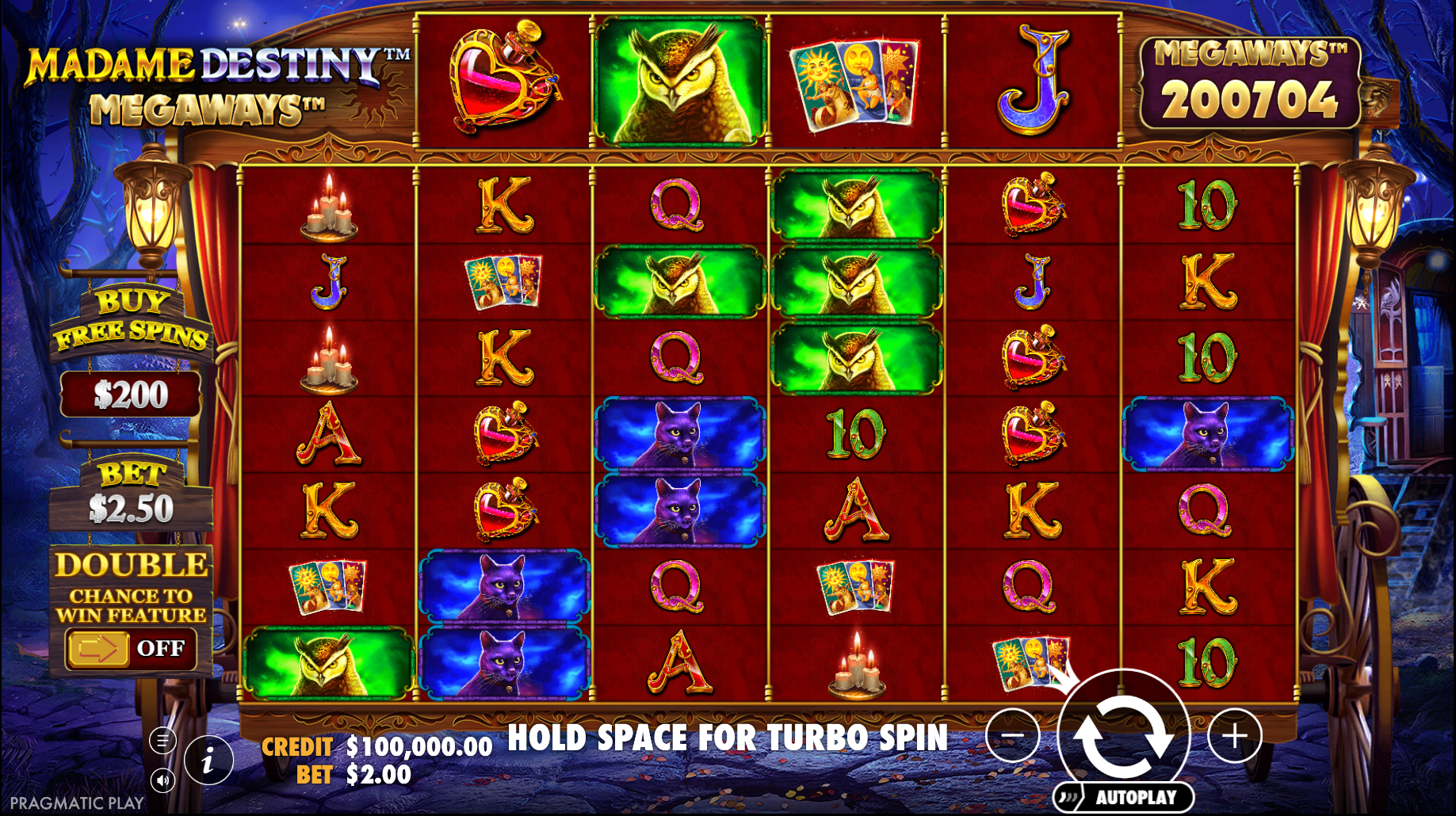Open the game menu via the hamburger icon
Screen dimensions: 1456x816
click(163, 739)
